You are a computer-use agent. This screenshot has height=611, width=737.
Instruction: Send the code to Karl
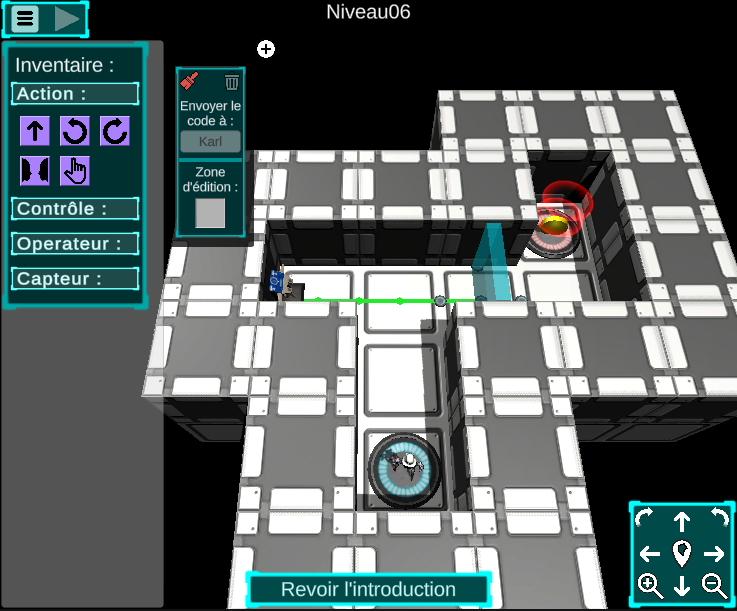tap(210, 141)
